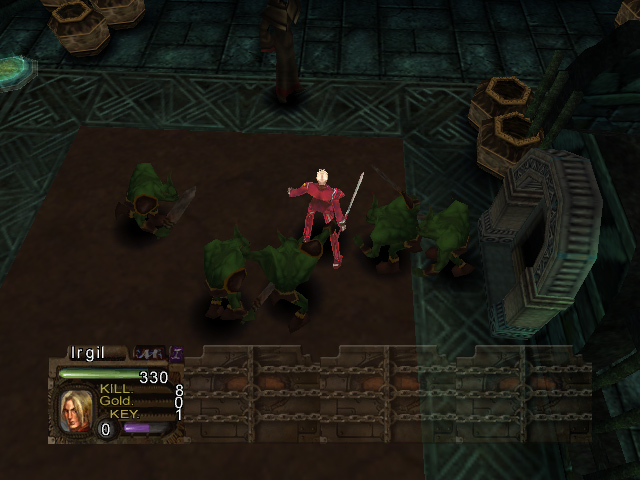Image resolution: width=640 pixels, height=480 pixels.
Task: Click the purple claw-mark status icon
Action: click(149, 352)
